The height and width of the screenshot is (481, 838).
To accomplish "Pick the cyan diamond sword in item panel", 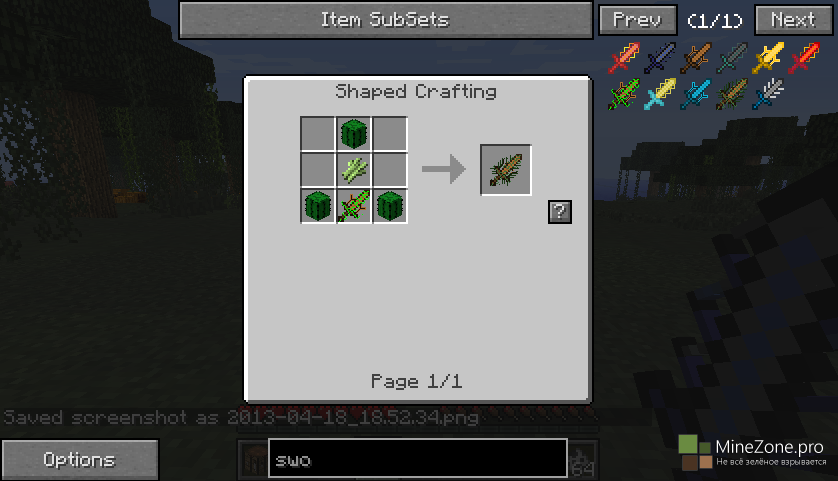I will coord(696,95).
